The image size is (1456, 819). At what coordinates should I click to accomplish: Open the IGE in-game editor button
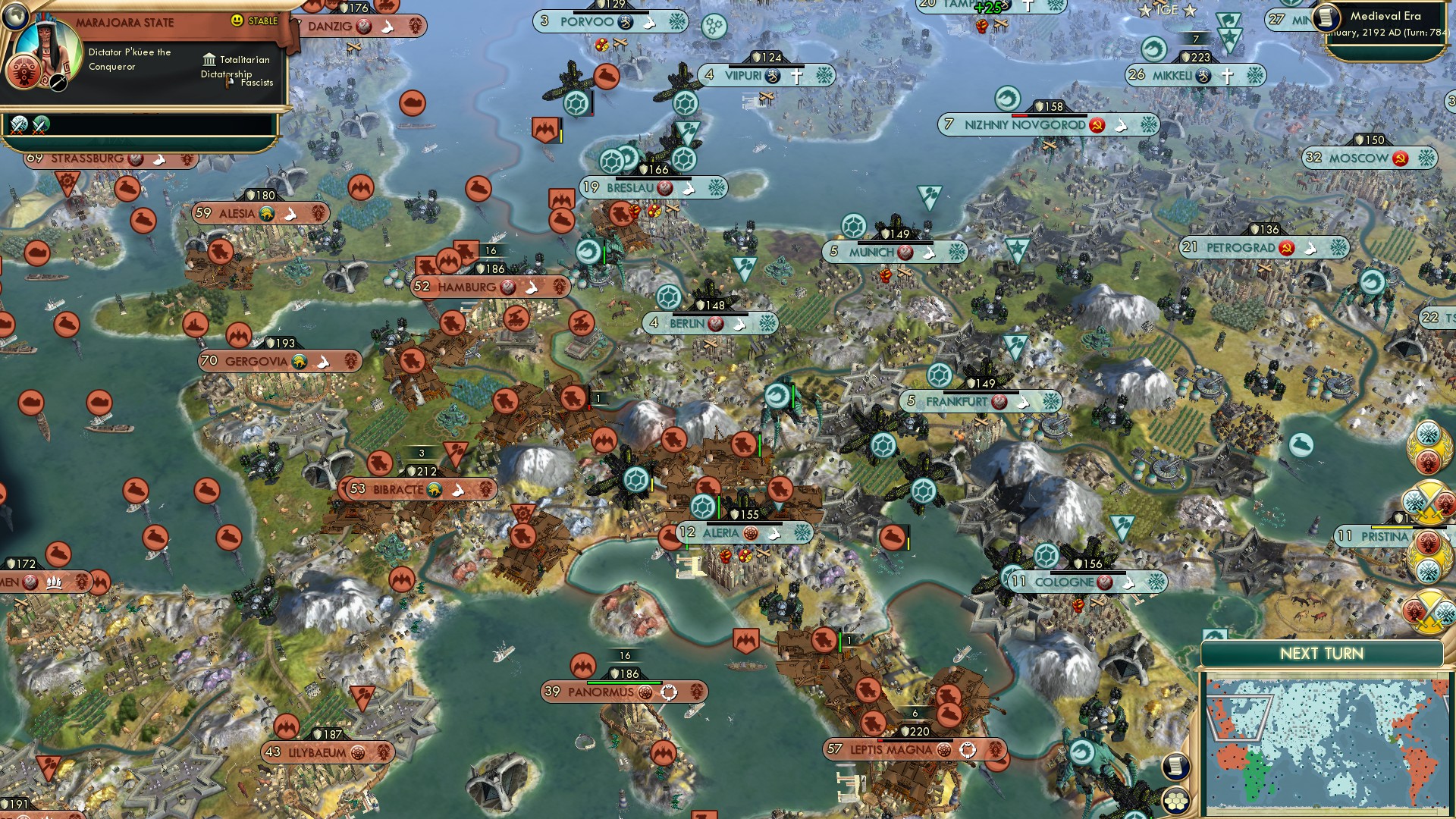point(1166,11)
